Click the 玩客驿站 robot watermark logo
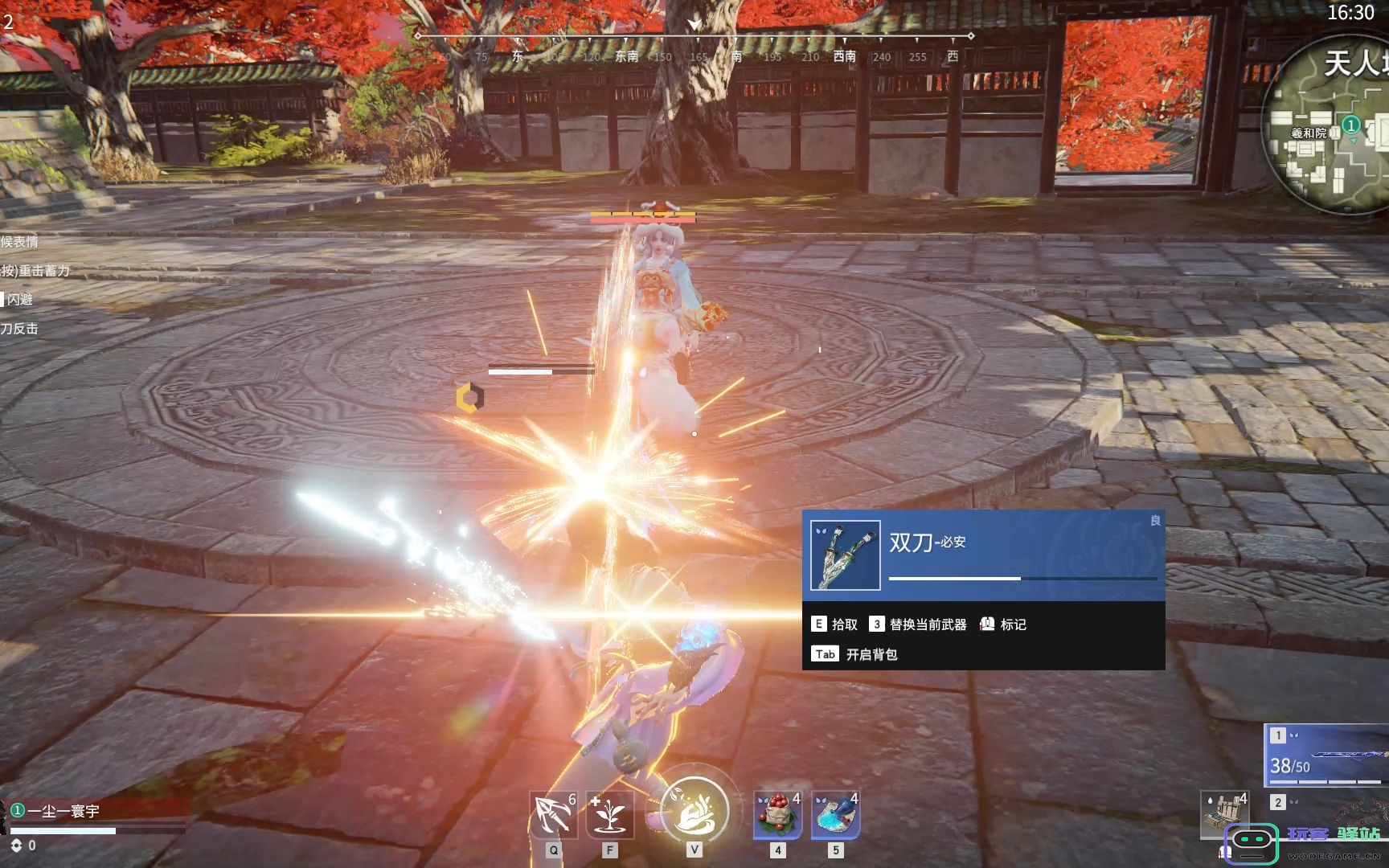This screenshot has width=1389, height=868. [x=1251, y=844]
